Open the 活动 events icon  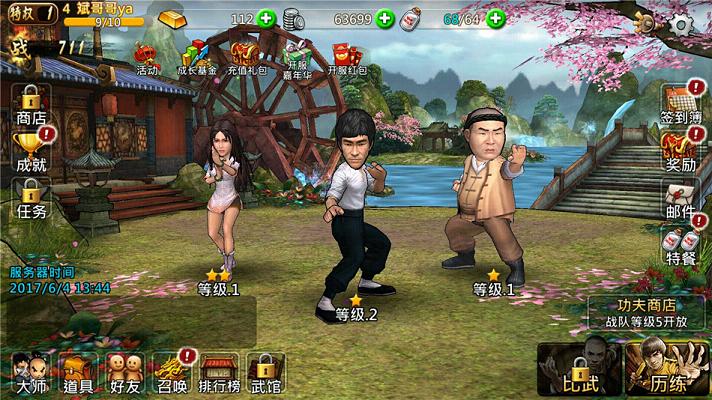(x=147, y=58)
